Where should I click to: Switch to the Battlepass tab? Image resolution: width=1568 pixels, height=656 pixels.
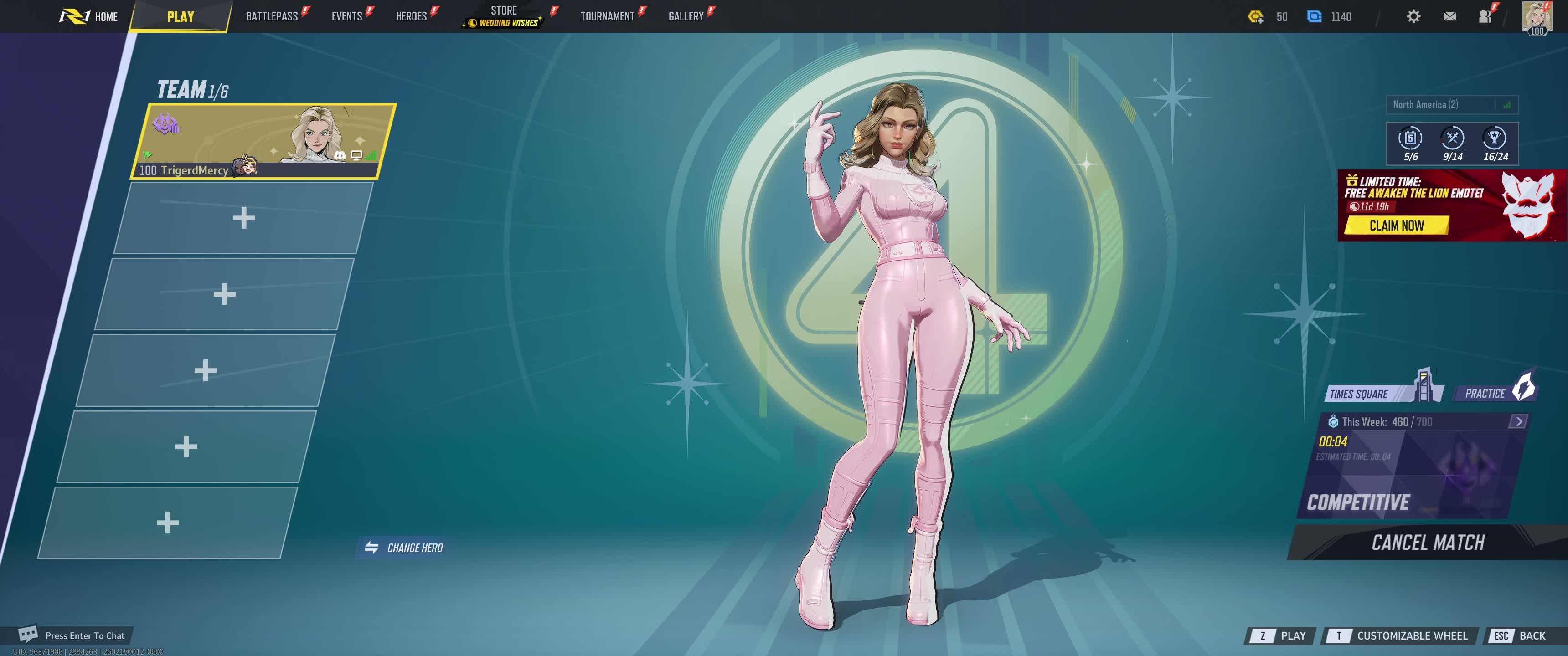coord(272,16)
